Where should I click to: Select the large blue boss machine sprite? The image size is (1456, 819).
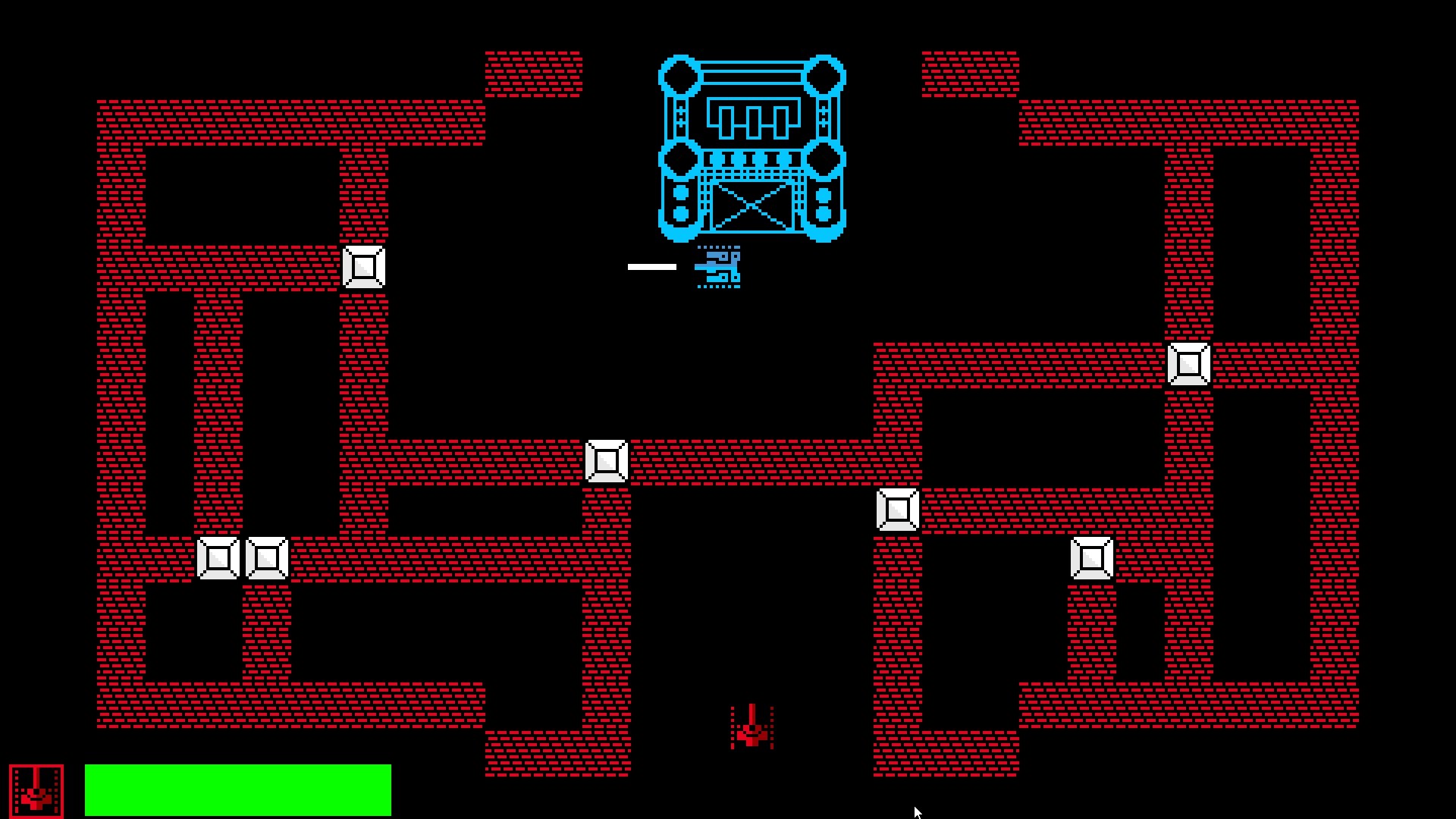(753, 148)
